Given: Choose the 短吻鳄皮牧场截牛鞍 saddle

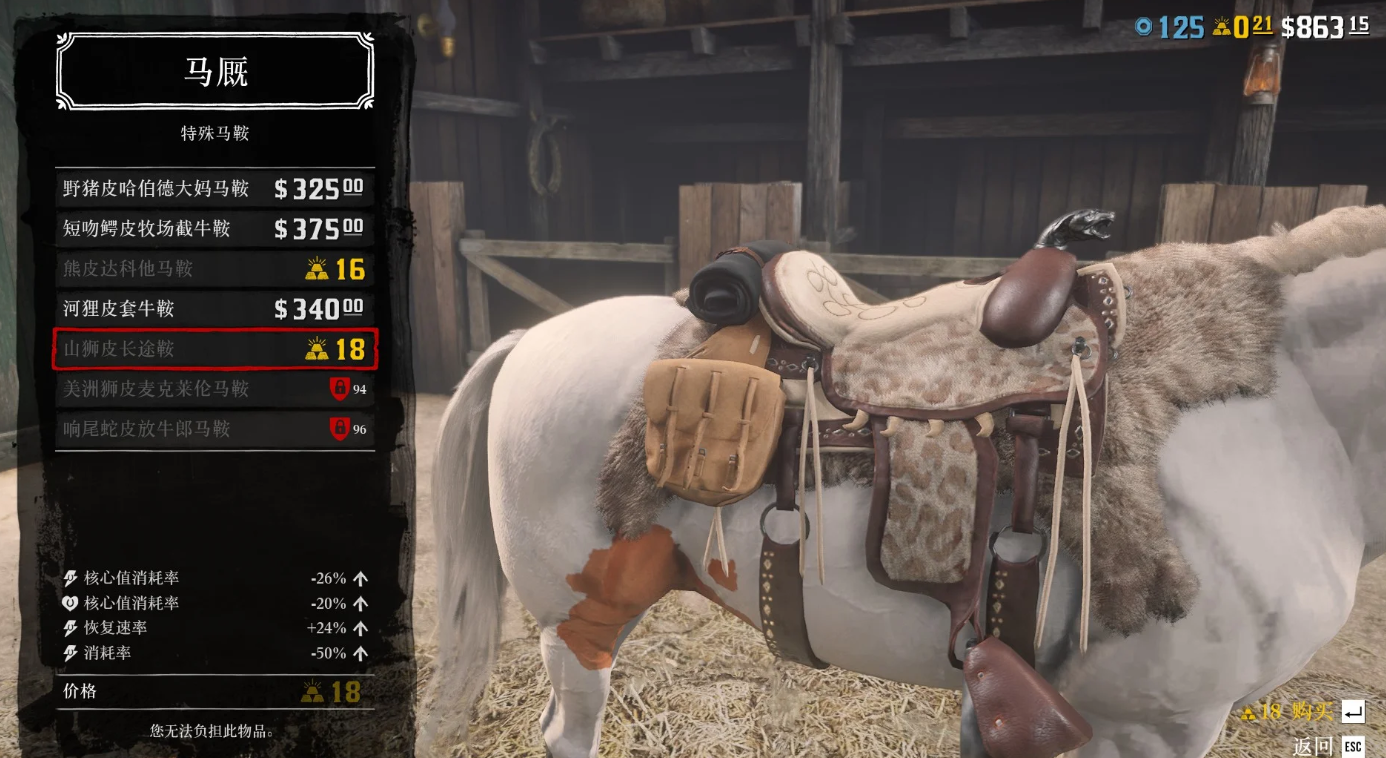Looking at the screenshot, I should 215,229.
